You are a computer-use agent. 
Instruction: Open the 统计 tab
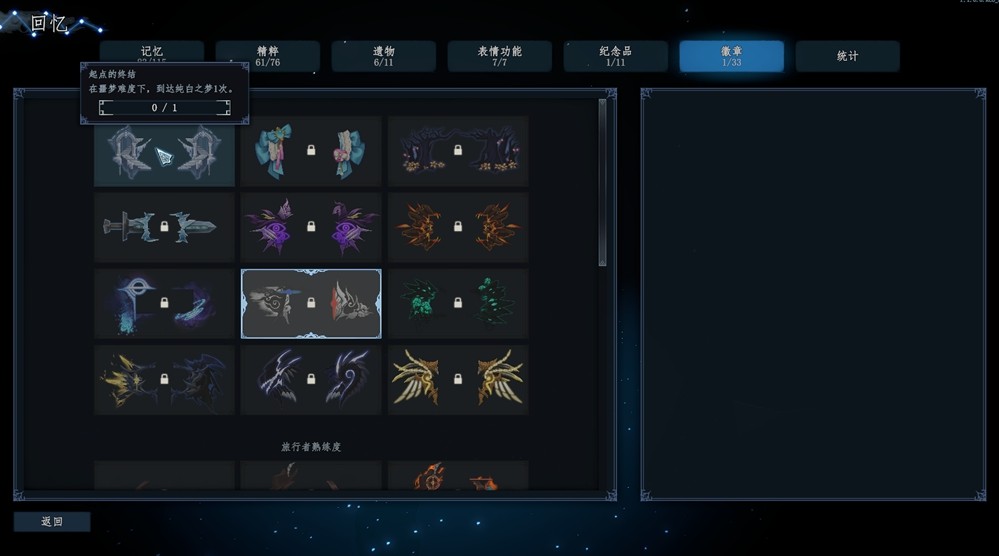[x=847, y=56]
